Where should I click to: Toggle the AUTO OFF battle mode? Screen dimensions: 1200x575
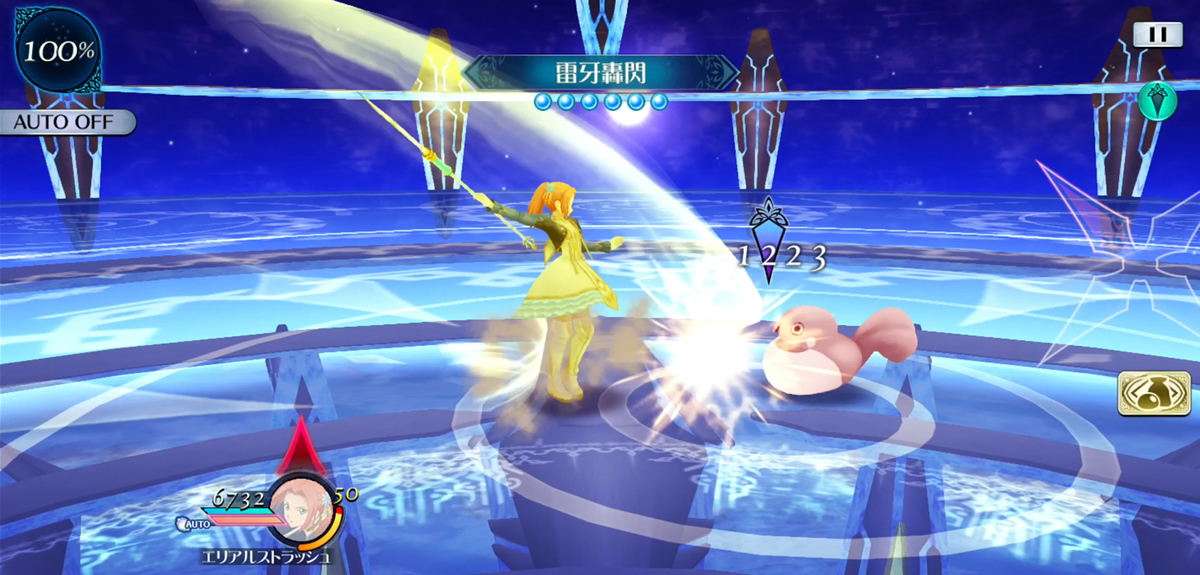[66, 123]
